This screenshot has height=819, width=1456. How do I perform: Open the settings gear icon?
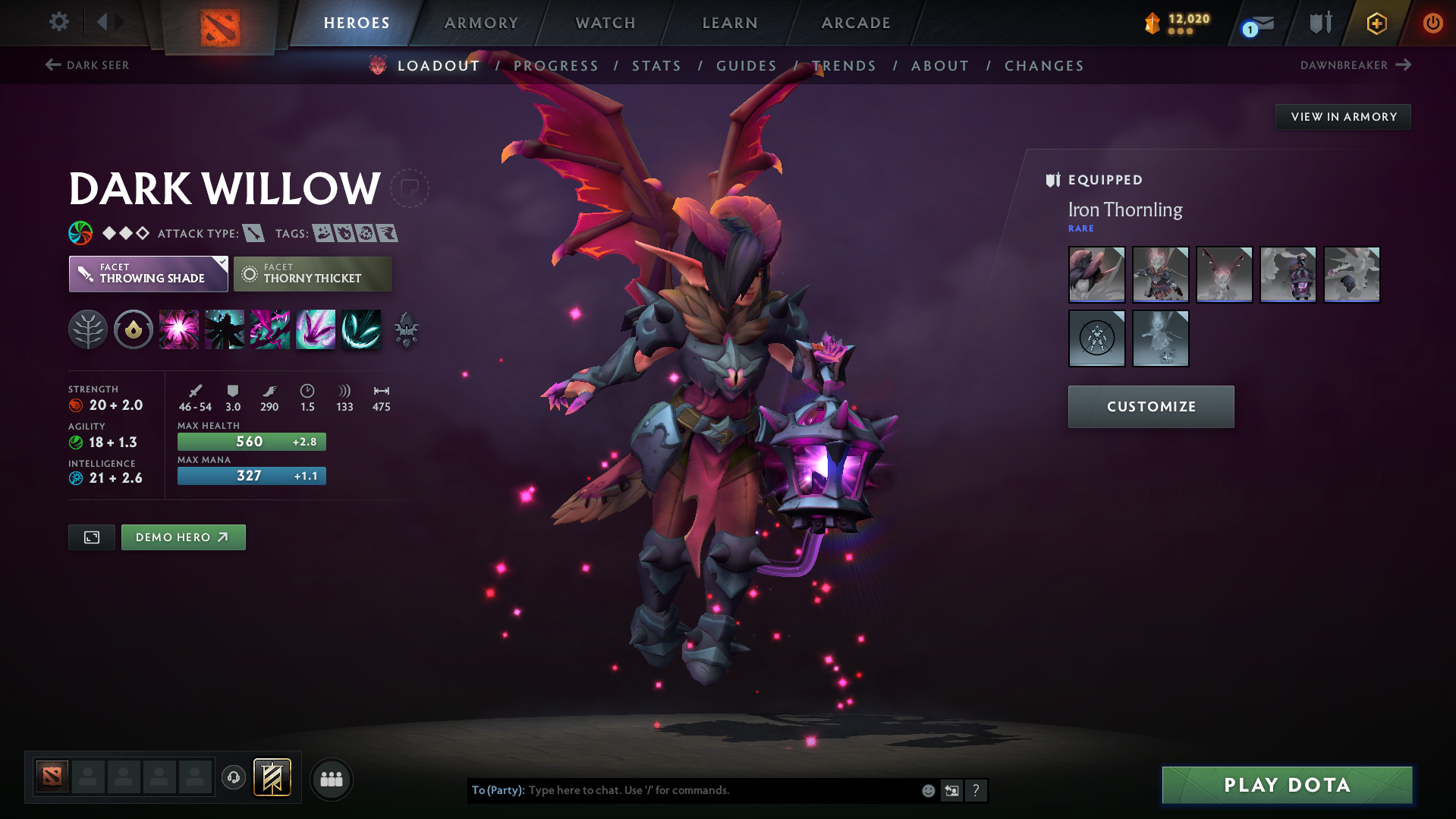58,22
